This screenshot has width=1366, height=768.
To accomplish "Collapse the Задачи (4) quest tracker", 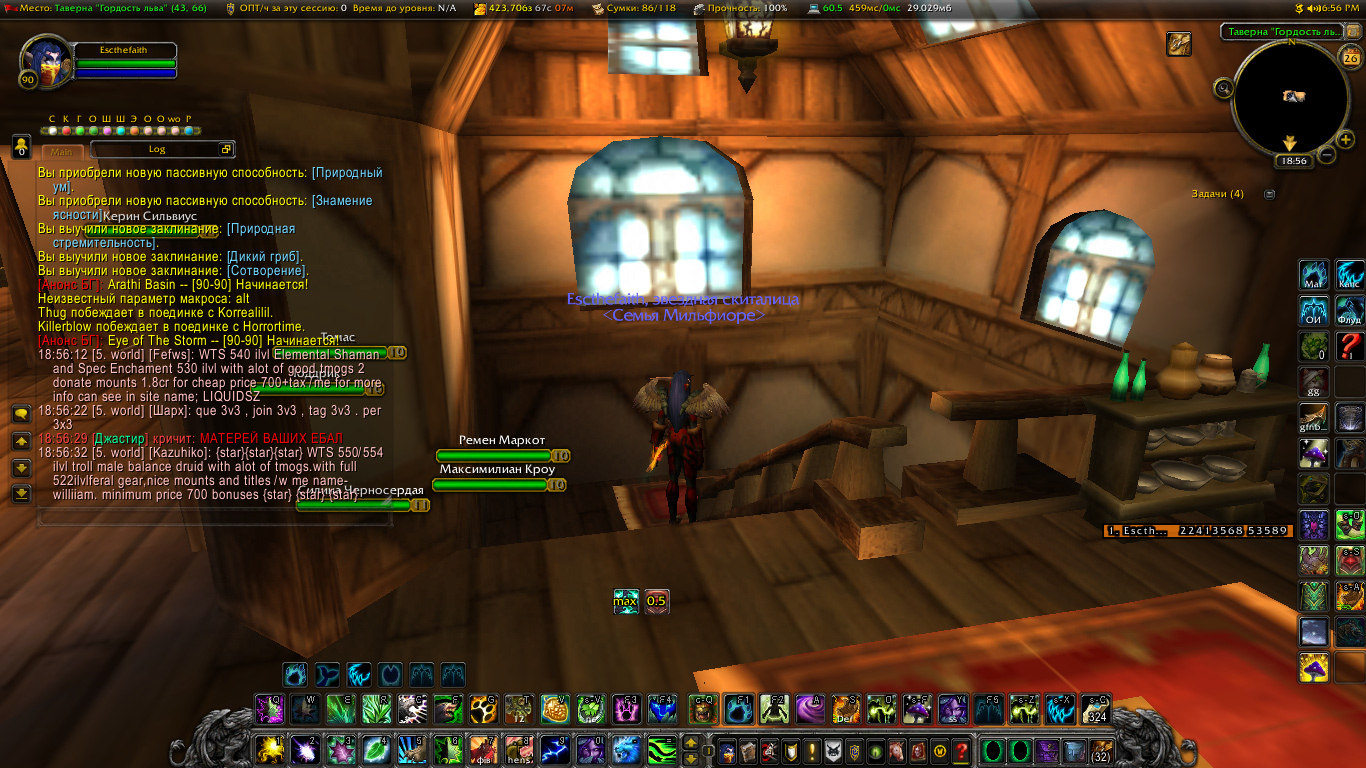I will pos(1270,194).
